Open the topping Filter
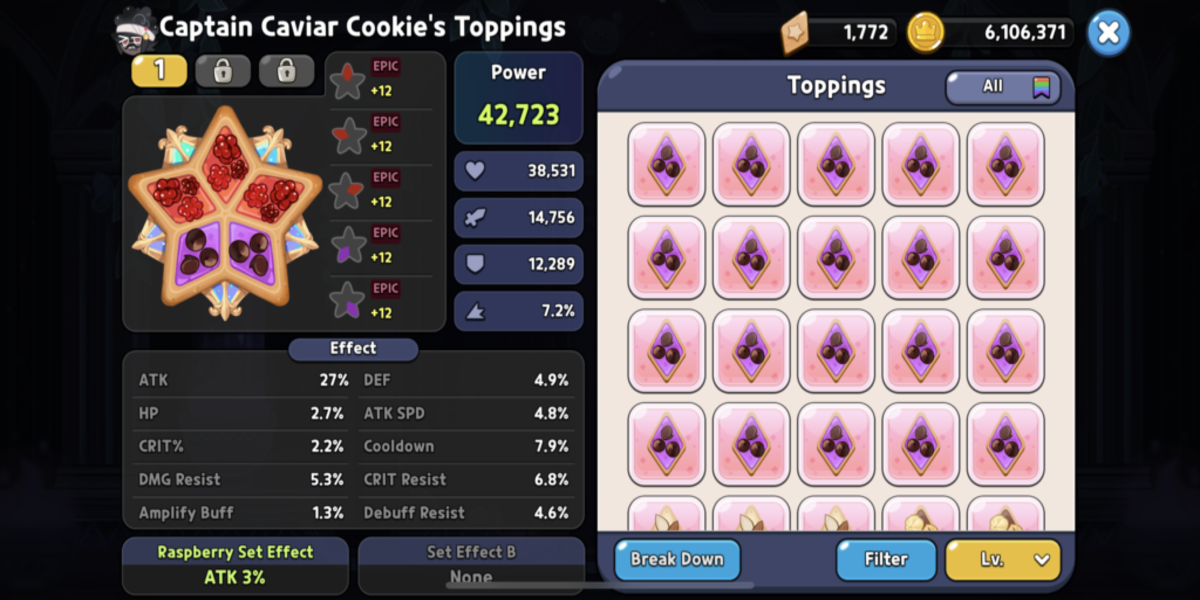The image size is (1200, 600). tap(886, 559)
